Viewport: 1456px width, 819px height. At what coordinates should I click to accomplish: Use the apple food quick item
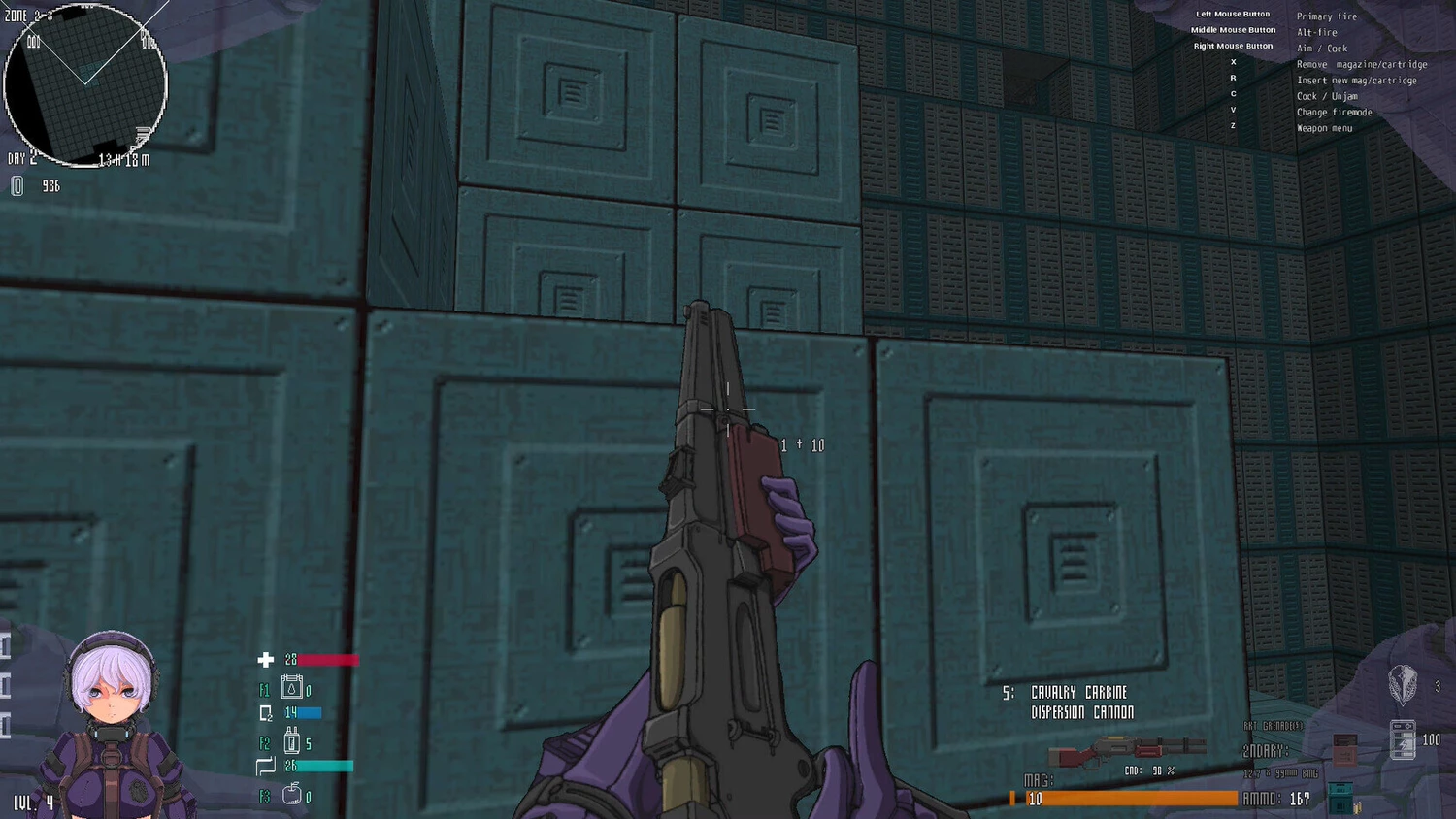[291, 795]
